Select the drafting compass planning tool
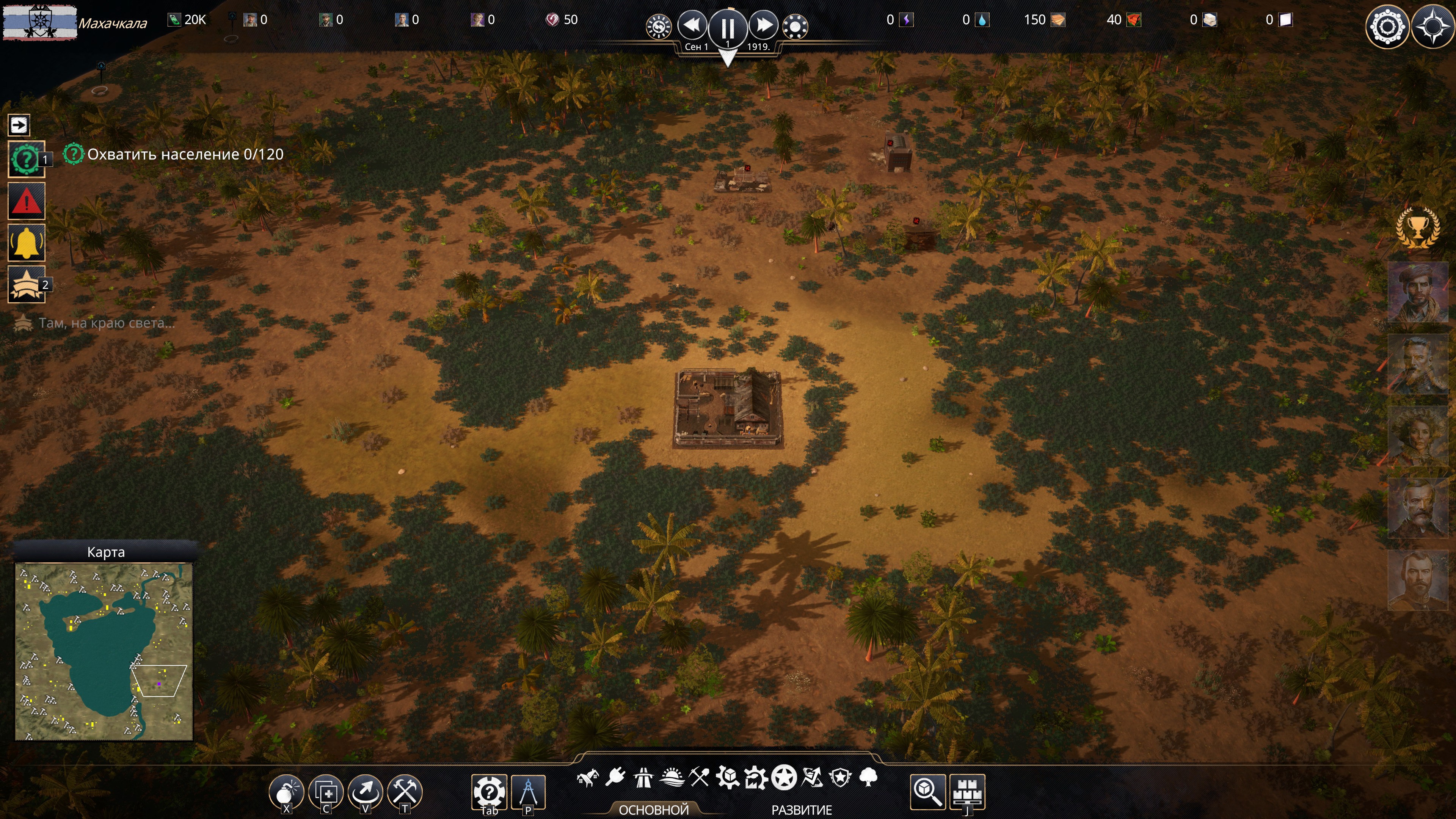The image size is (1456, 819). [528, 792]
